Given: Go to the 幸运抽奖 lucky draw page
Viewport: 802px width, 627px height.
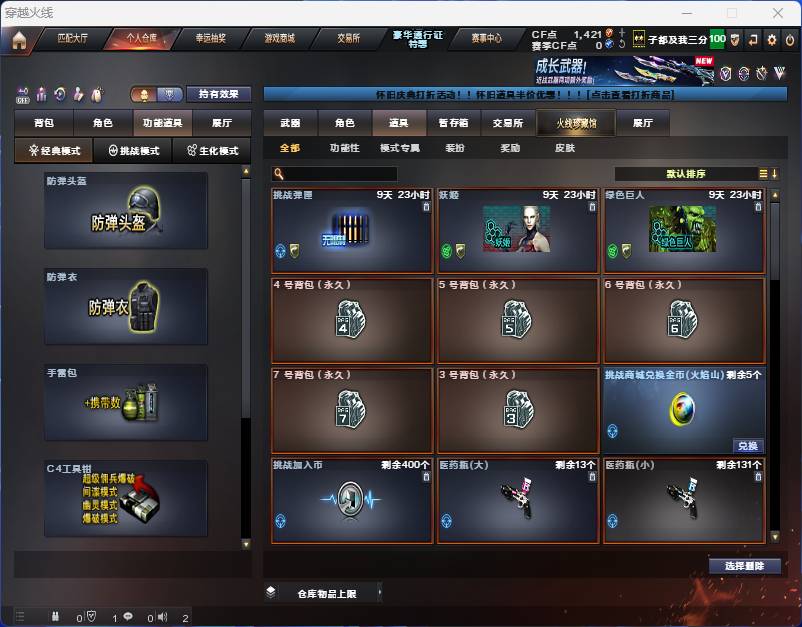Looking at the screenshot, I should (210, 39).
